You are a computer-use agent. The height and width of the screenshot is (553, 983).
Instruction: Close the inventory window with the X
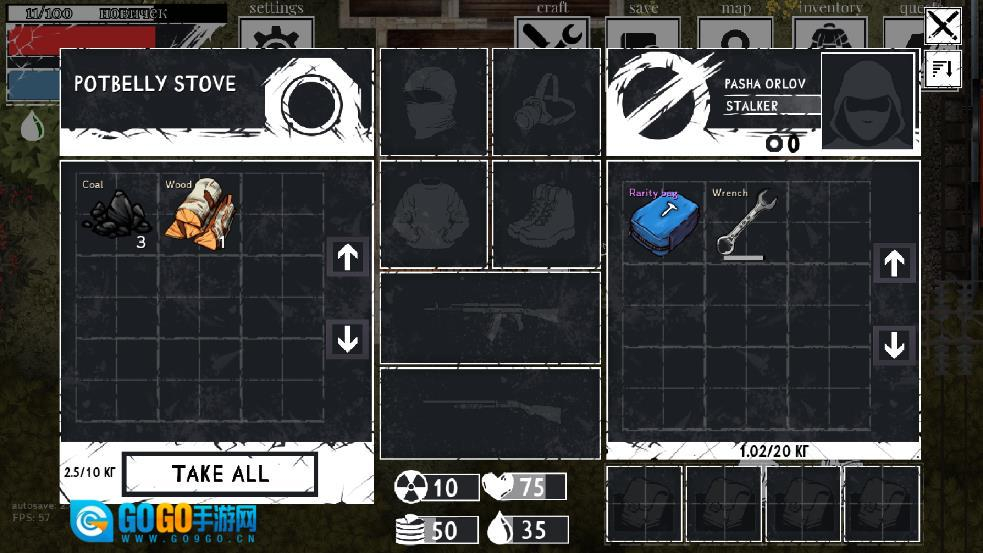[x=942, y=25]
